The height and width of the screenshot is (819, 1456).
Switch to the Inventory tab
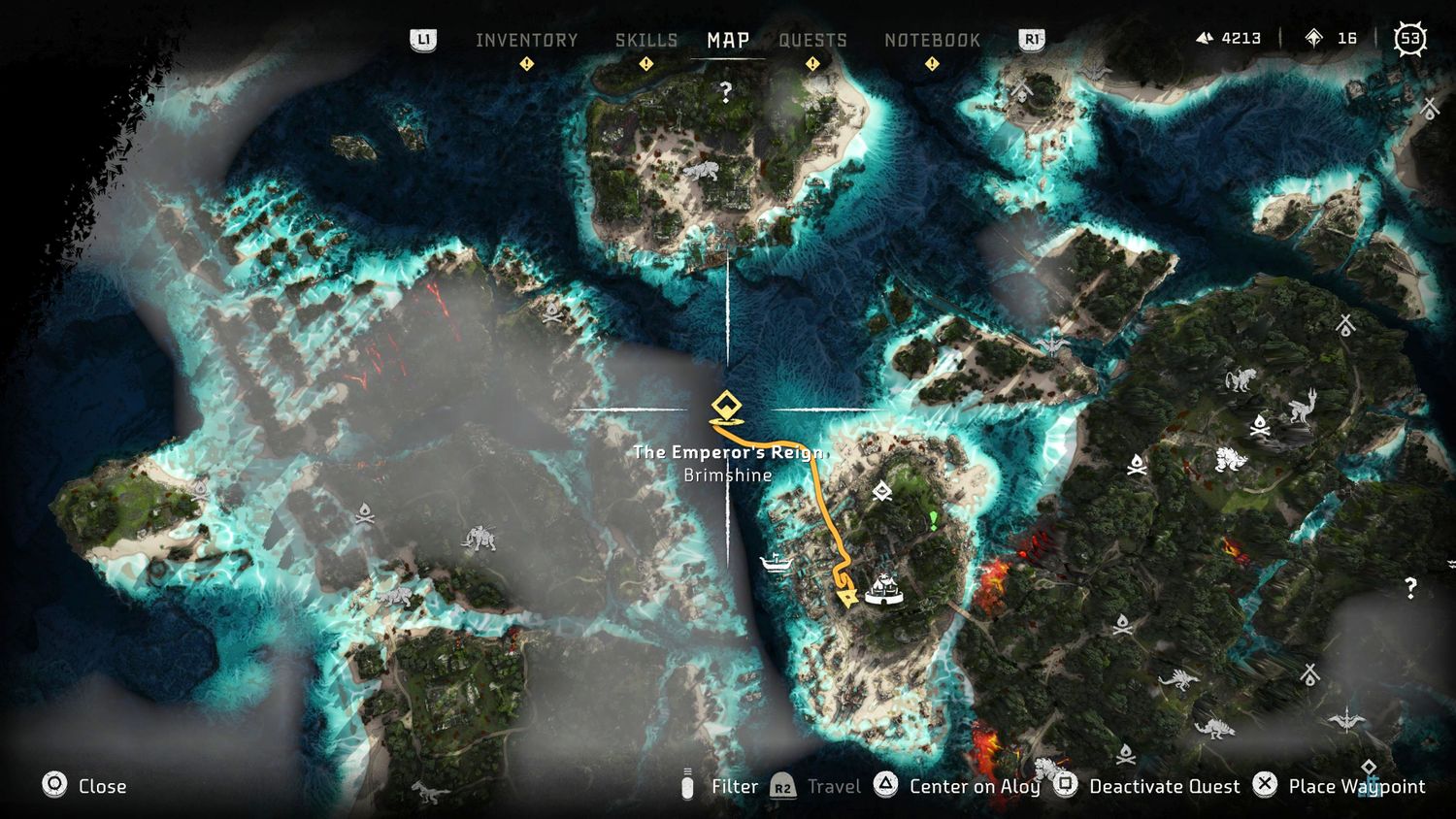[526, 40]
